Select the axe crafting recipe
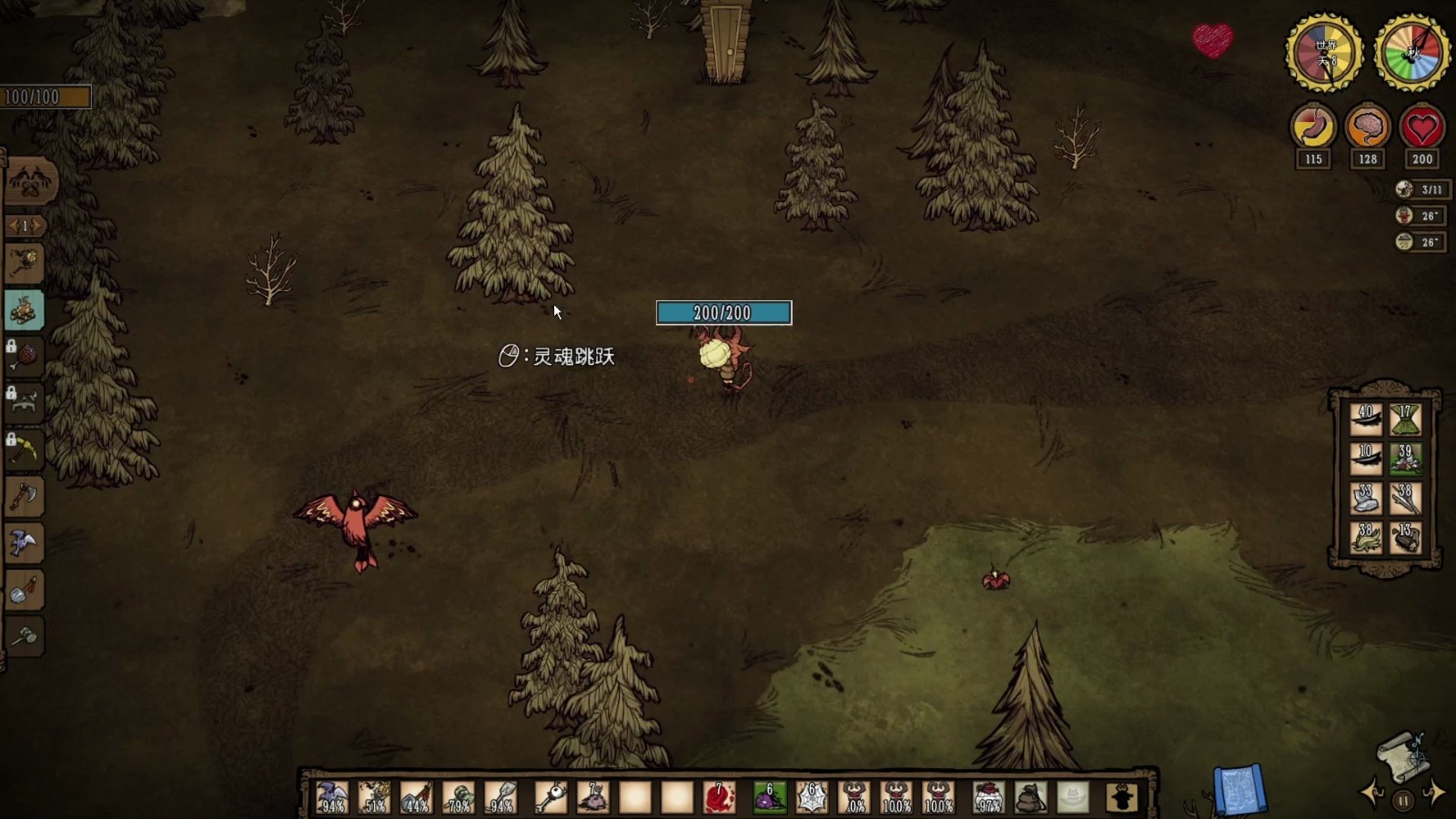This screenshot has height=819, width=1456. 25,496
